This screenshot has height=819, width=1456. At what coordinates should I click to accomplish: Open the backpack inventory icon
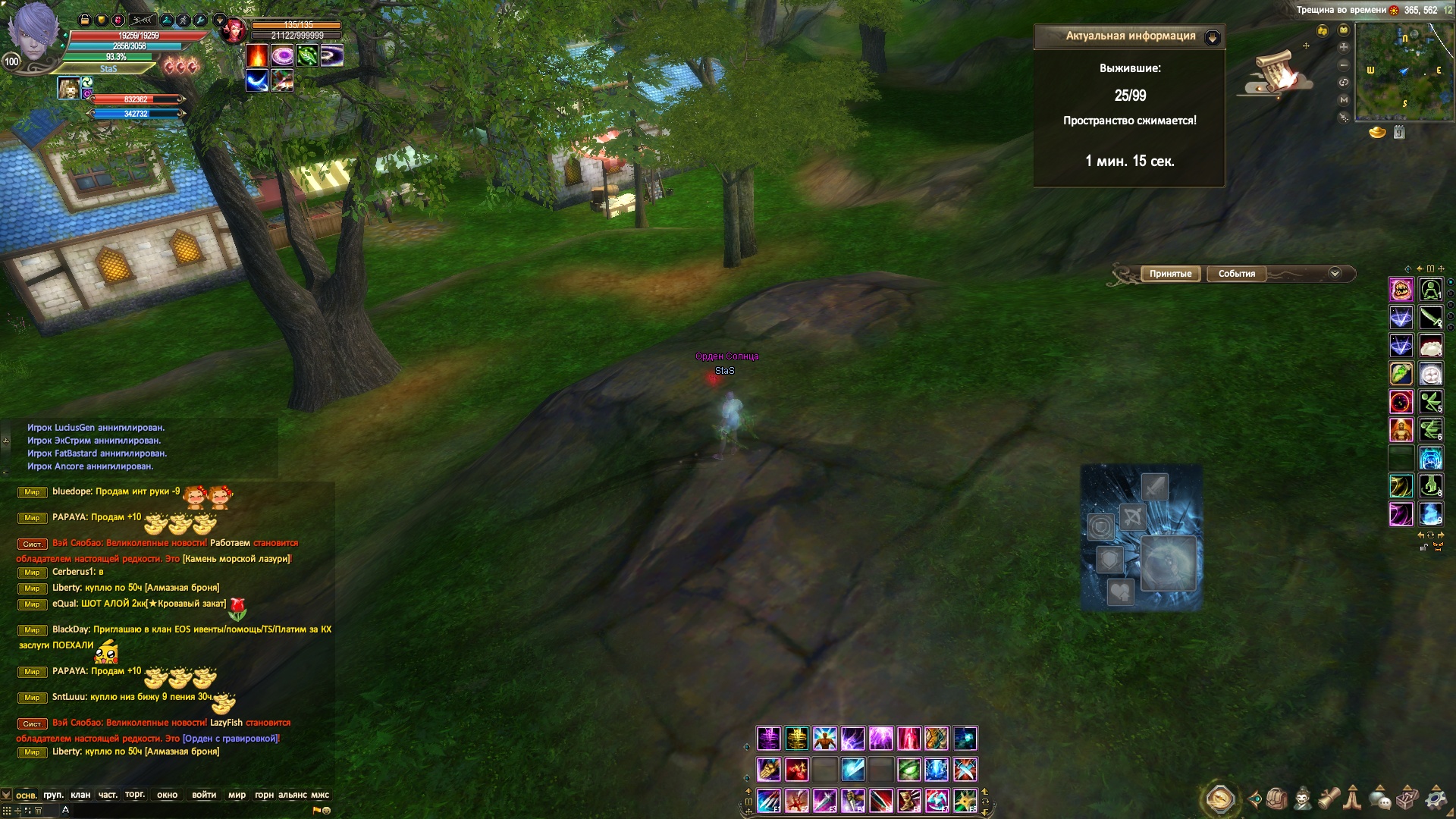[1276, 799]
